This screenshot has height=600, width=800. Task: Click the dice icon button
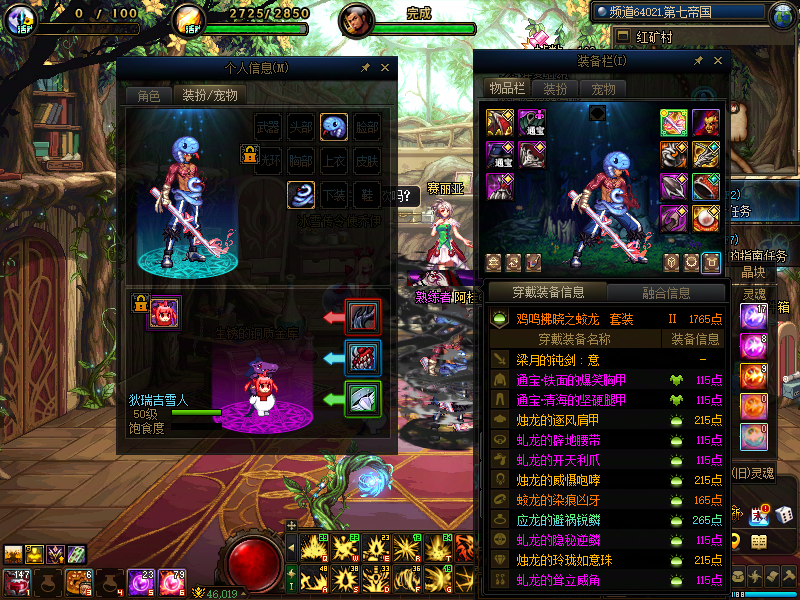785,513
